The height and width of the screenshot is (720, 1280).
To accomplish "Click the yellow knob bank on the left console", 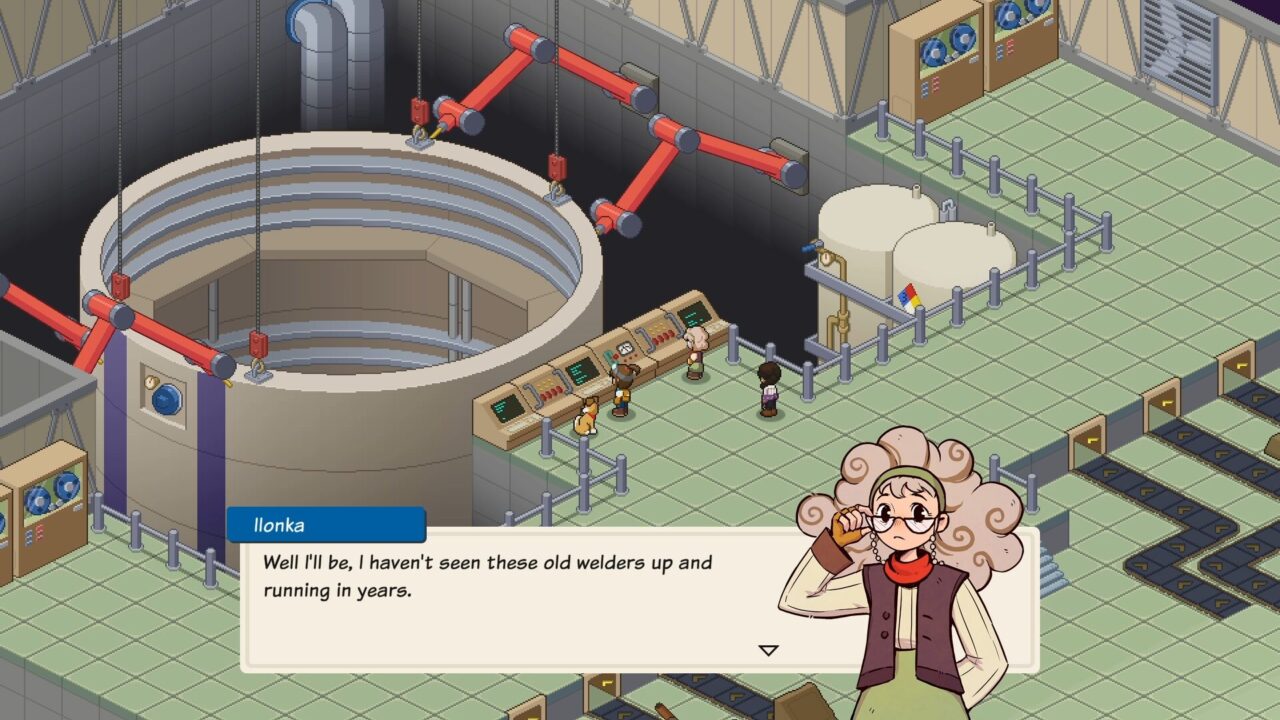I will [547, 385].
